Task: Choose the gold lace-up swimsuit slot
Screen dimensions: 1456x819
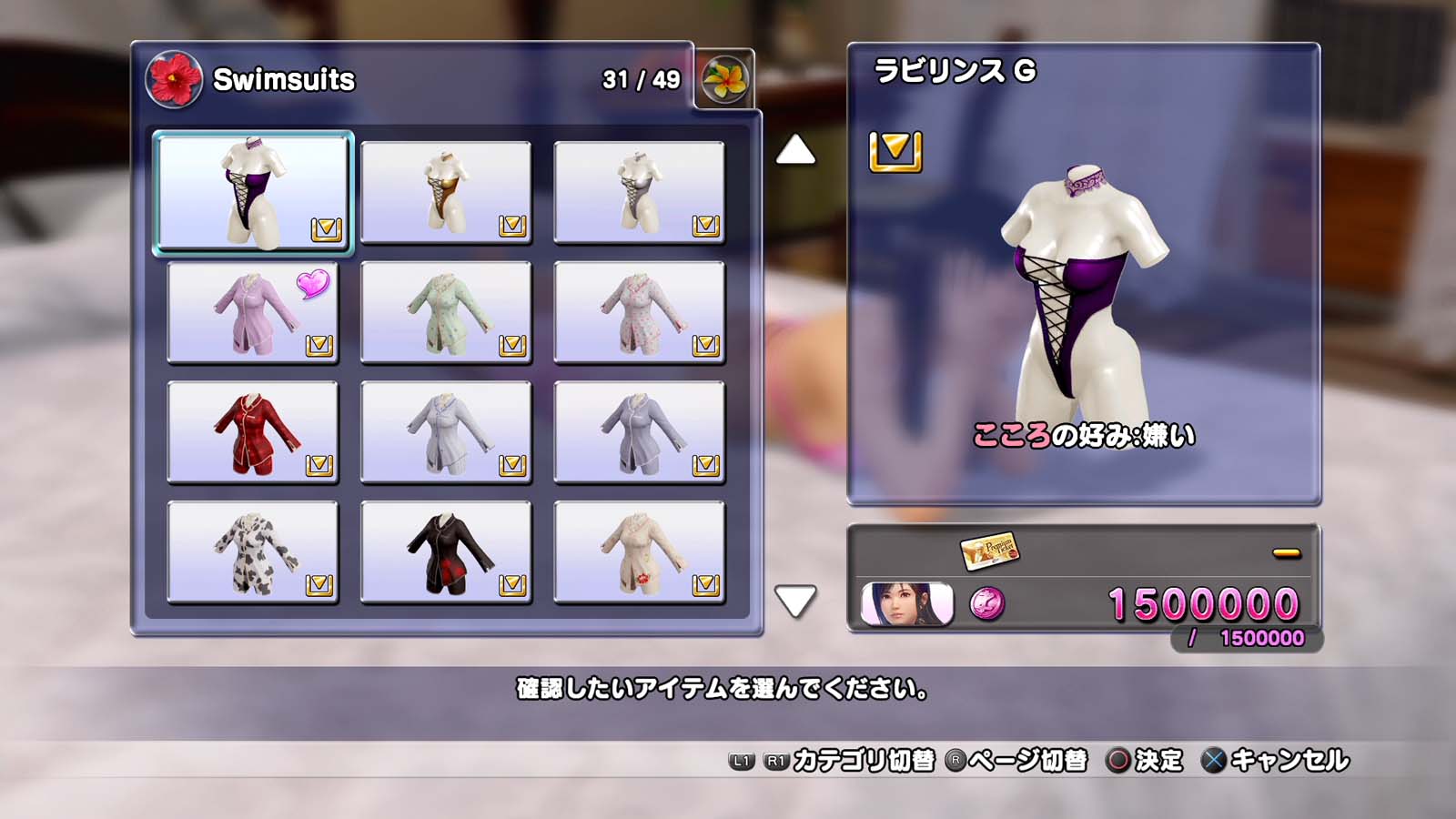Action: pyautogui.click(x=446, y=192)
